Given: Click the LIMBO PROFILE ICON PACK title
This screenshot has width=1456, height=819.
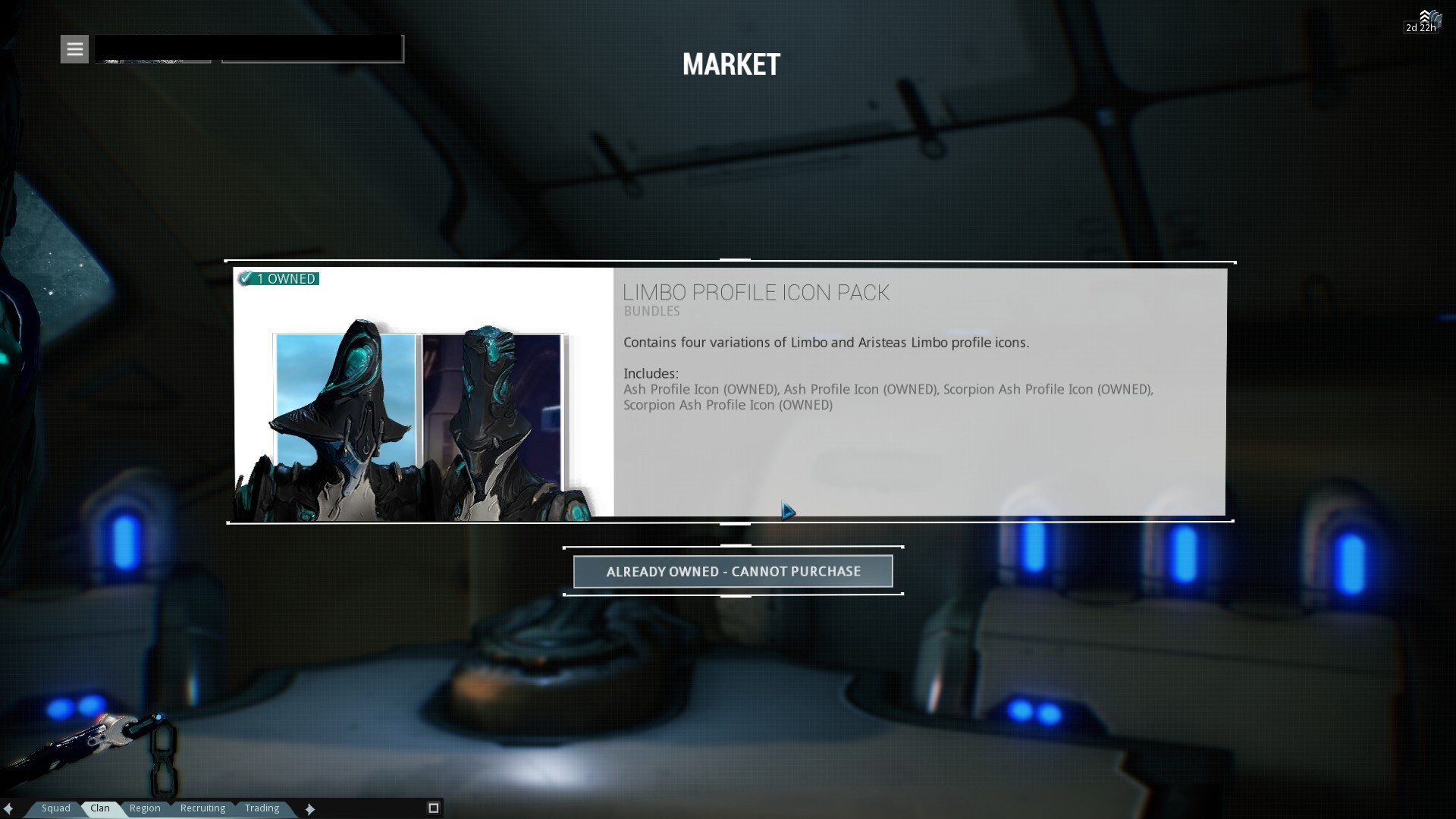Looking at the screenshot, I should point(756,293).
